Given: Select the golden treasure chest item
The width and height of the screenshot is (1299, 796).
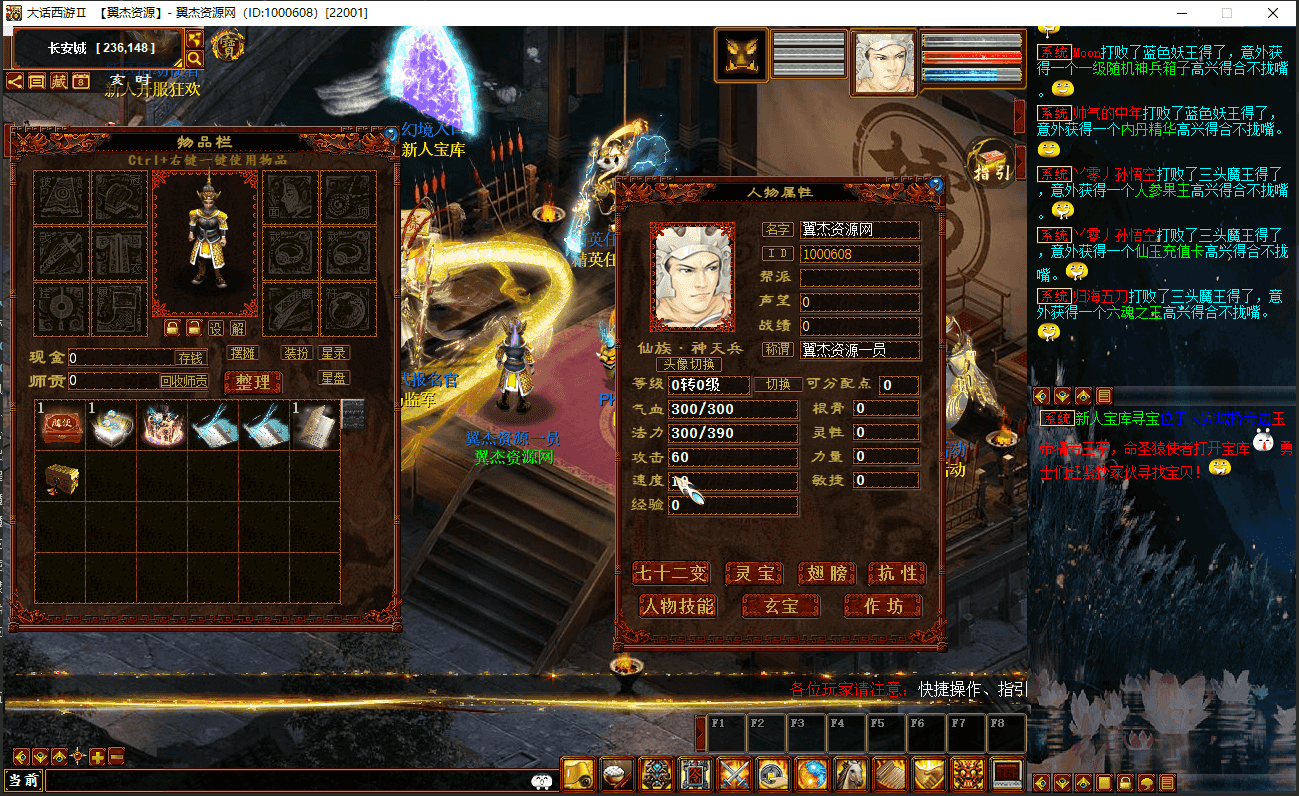Looking at the screenshot, I should click(x=60, y=479).
